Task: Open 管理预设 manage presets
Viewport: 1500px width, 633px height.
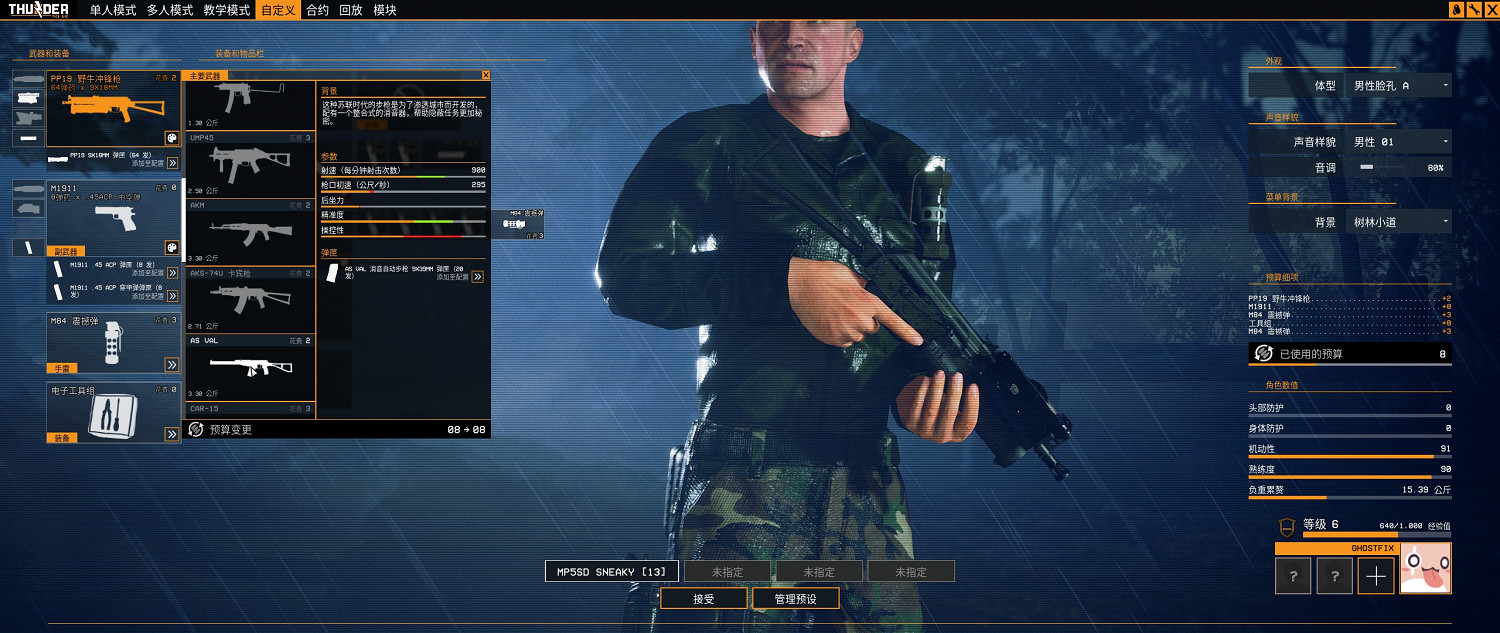Action: 796,599
